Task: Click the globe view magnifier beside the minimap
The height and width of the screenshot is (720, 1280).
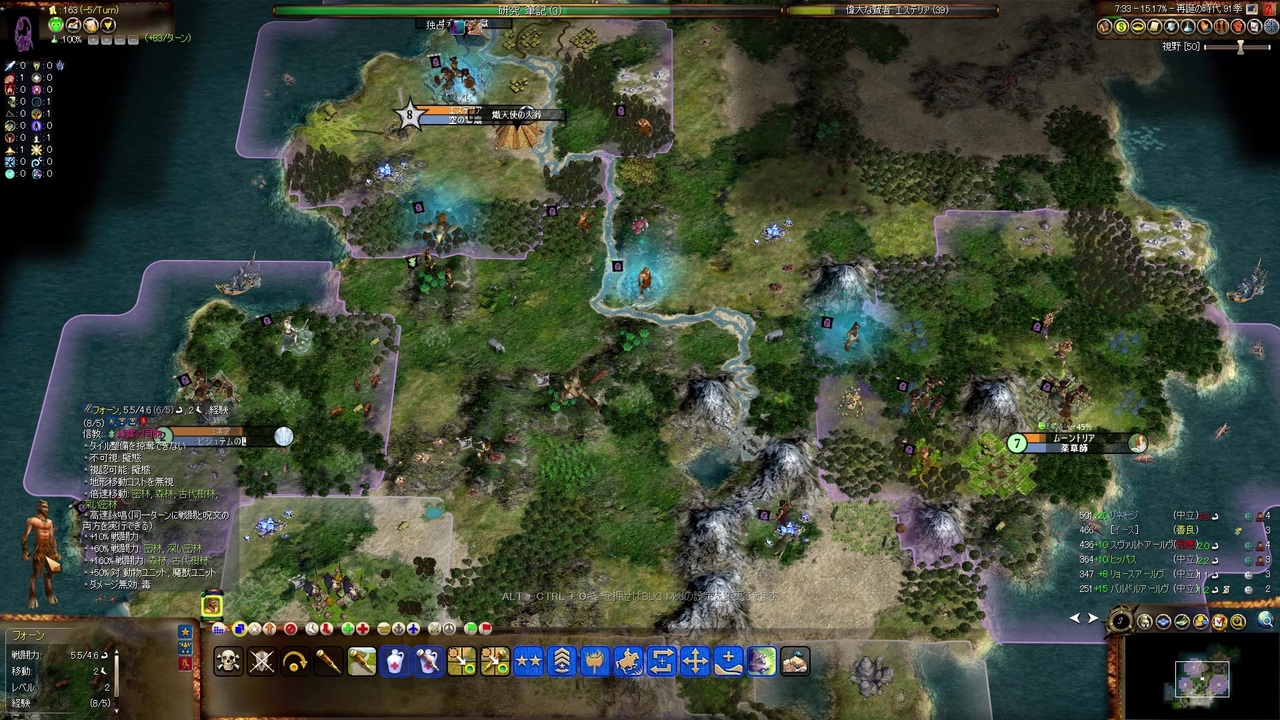Action: (1266, 622)
